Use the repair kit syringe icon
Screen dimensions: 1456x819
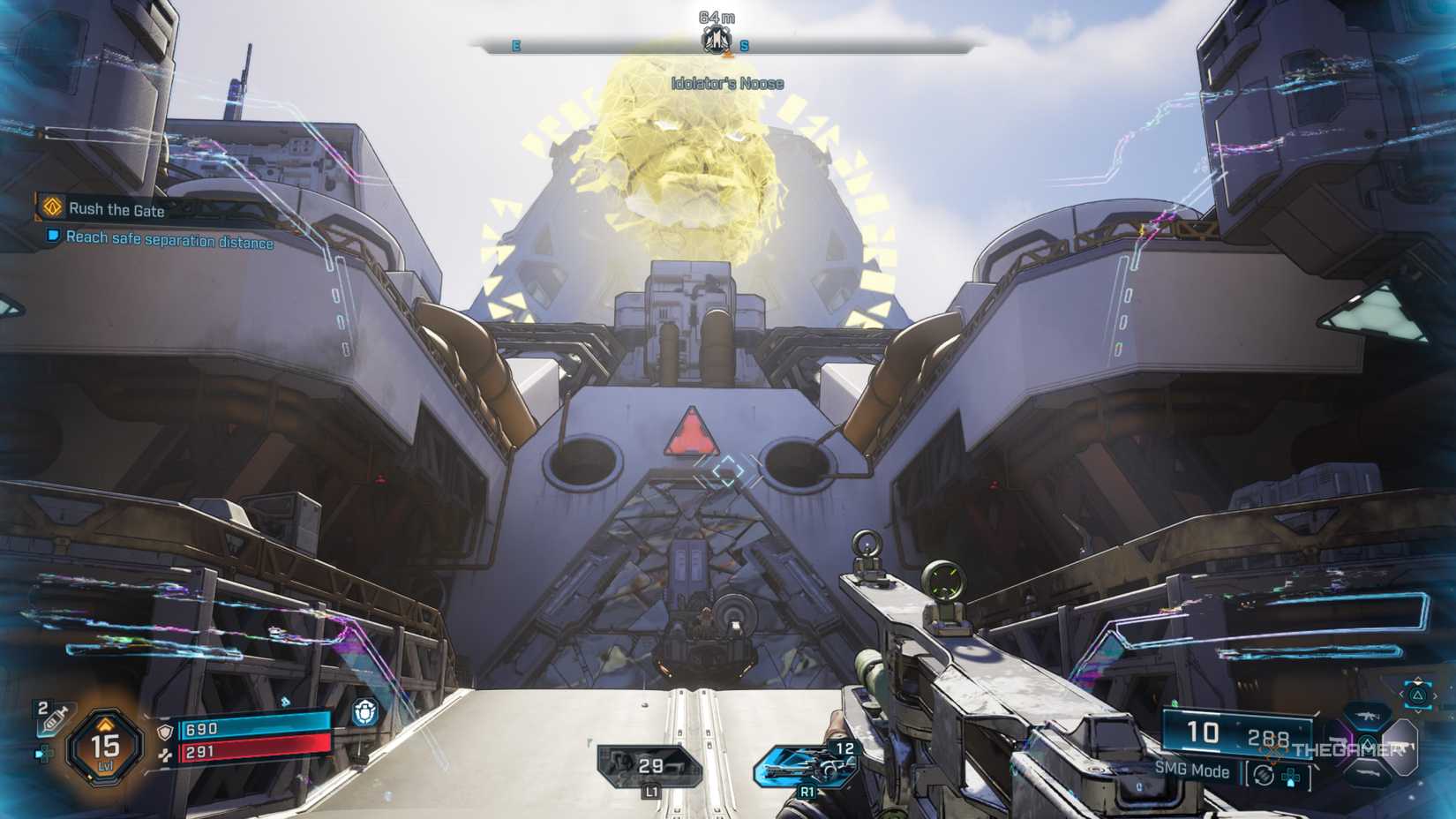click(55, 719)
